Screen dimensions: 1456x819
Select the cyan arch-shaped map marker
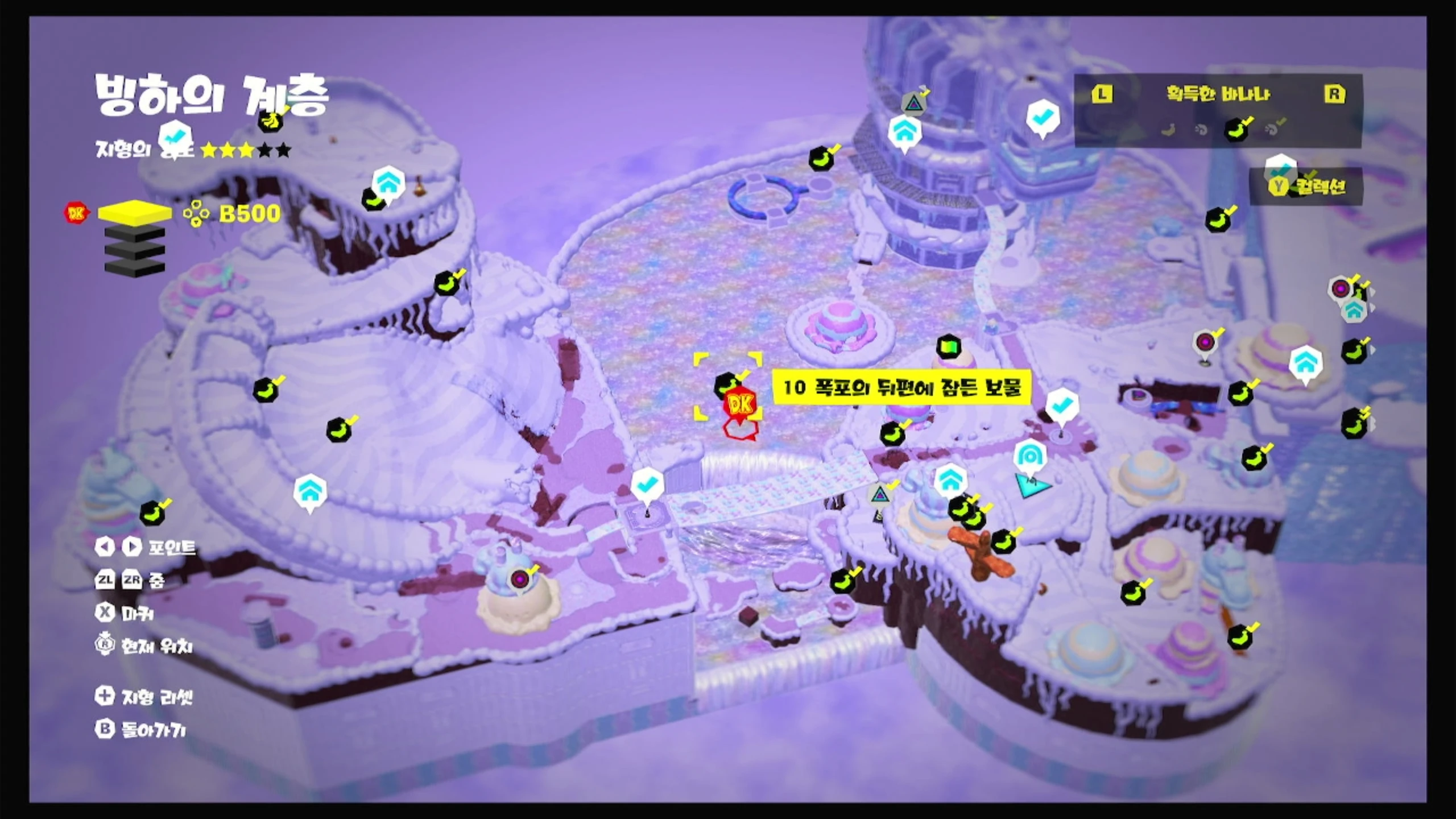click(1028, 456)
